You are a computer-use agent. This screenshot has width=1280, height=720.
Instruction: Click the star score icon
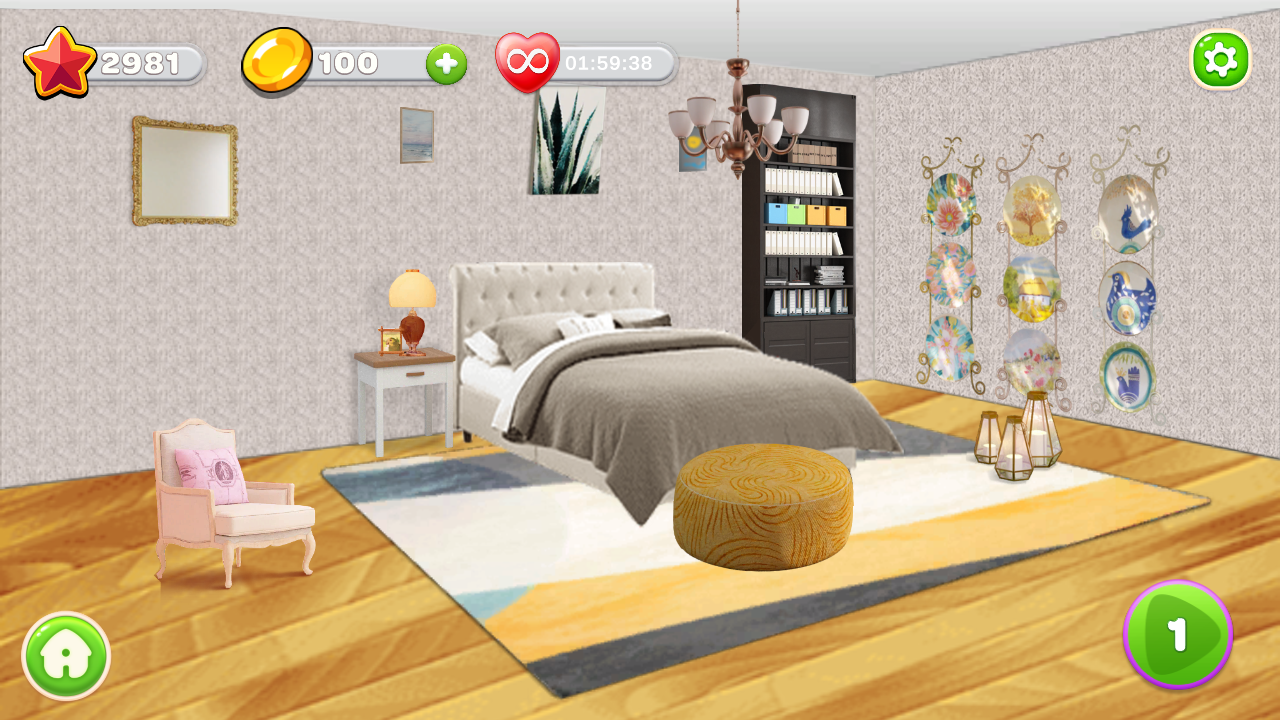pos(58,62)
